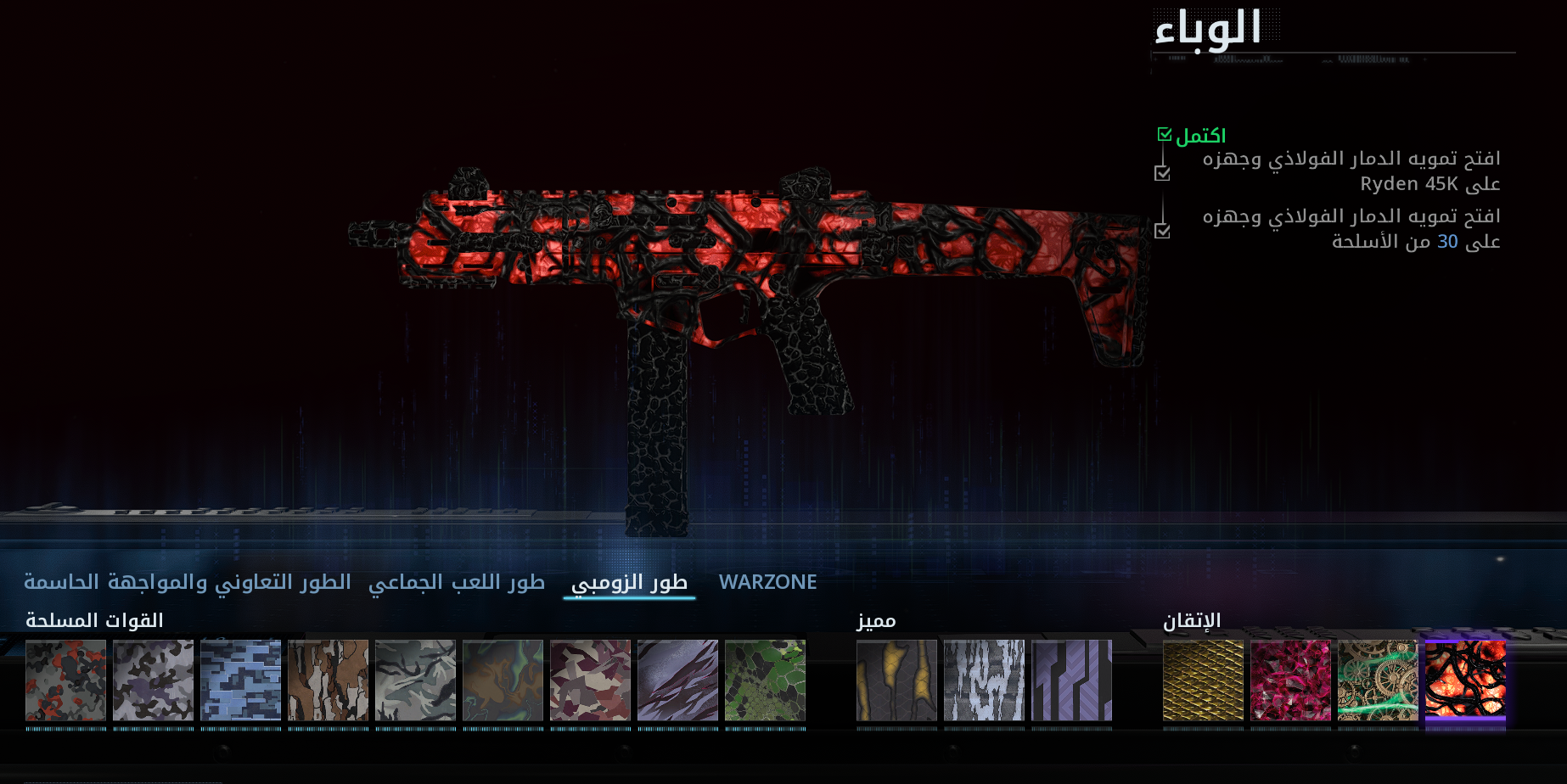Select the pink crystal mastery camo
The width and height of the screenshot is (1567, 784).
1291,680
